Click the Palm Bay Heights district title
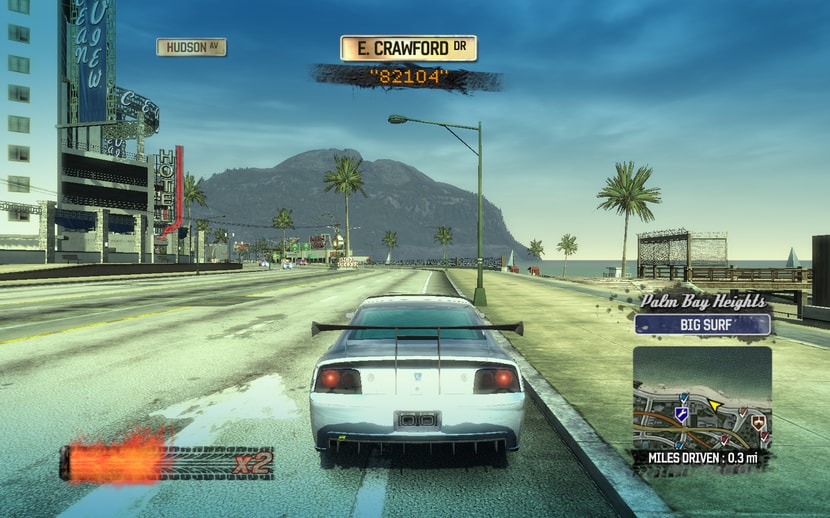The height and width of the screenshot is (518, 830). click(x=703, y=301)
